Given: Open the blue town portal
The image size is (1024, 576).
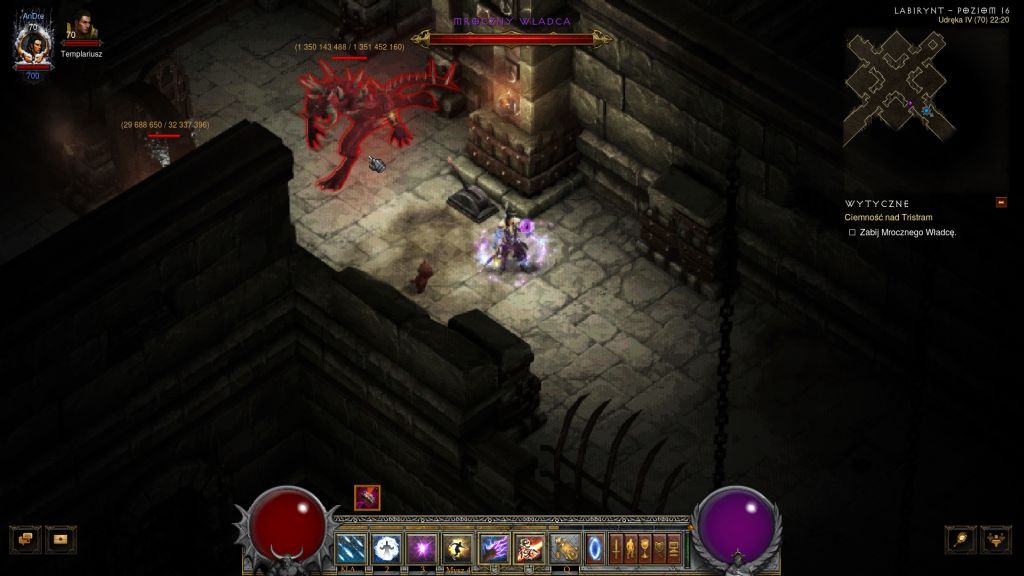Looking at the screenshot, I should 595,547.
